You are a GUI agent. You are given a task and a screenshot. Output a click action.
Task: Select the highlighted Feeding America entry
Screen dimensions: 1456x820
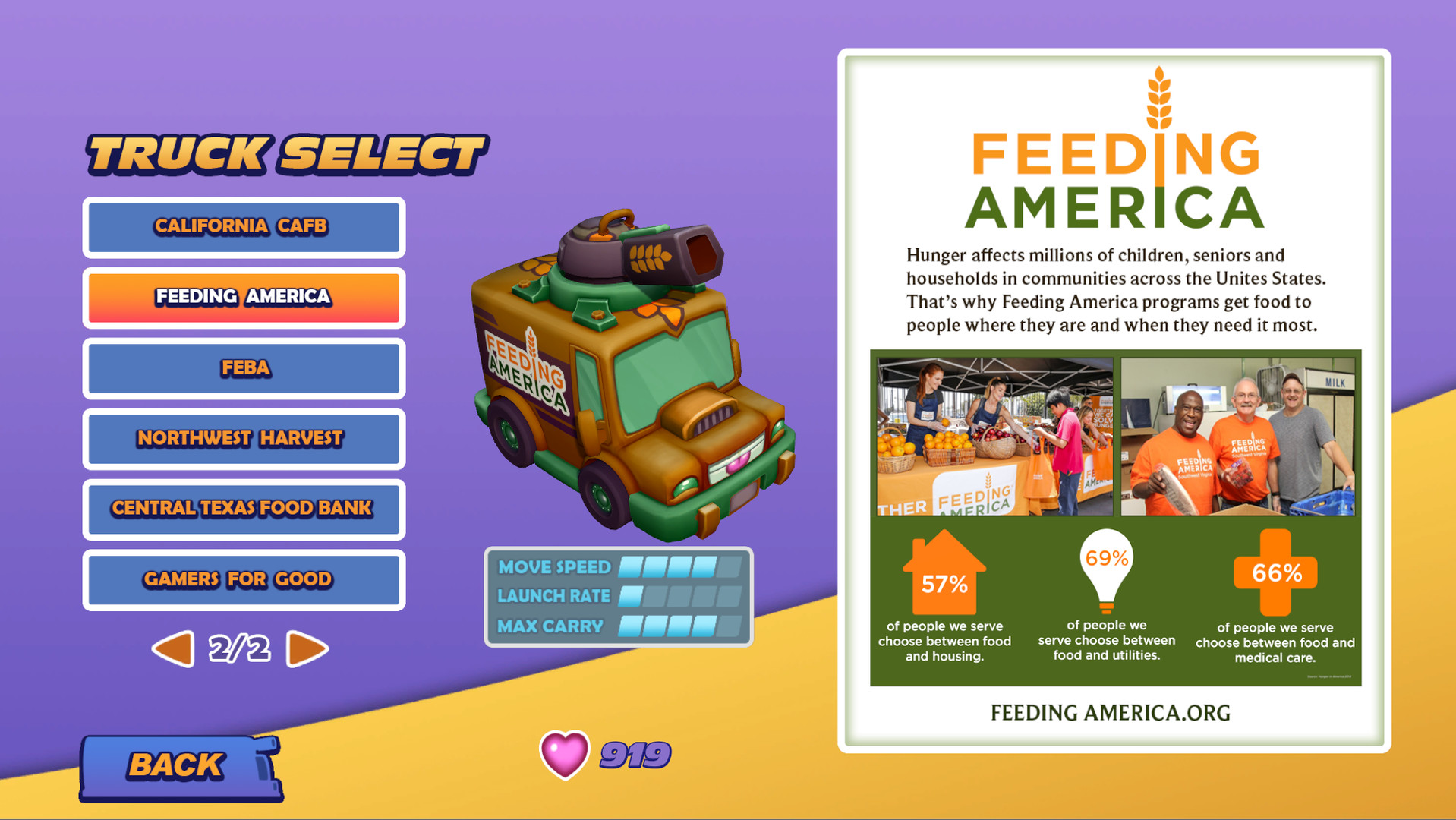point(243,298)
